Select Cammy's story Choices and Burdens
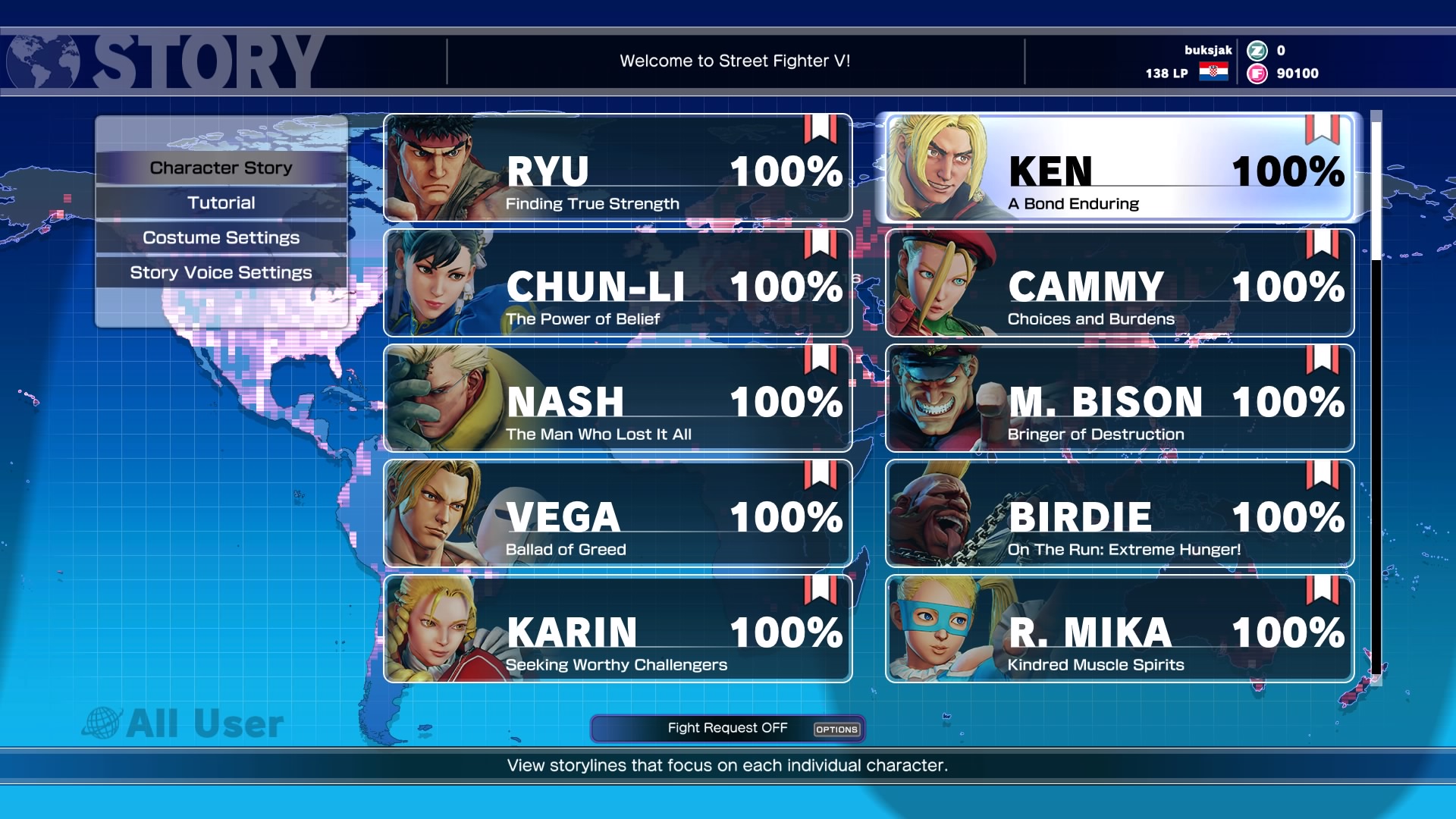The height and width of the screenshot is (819, 1456). pyautogui.click(x=1119, y=284)
